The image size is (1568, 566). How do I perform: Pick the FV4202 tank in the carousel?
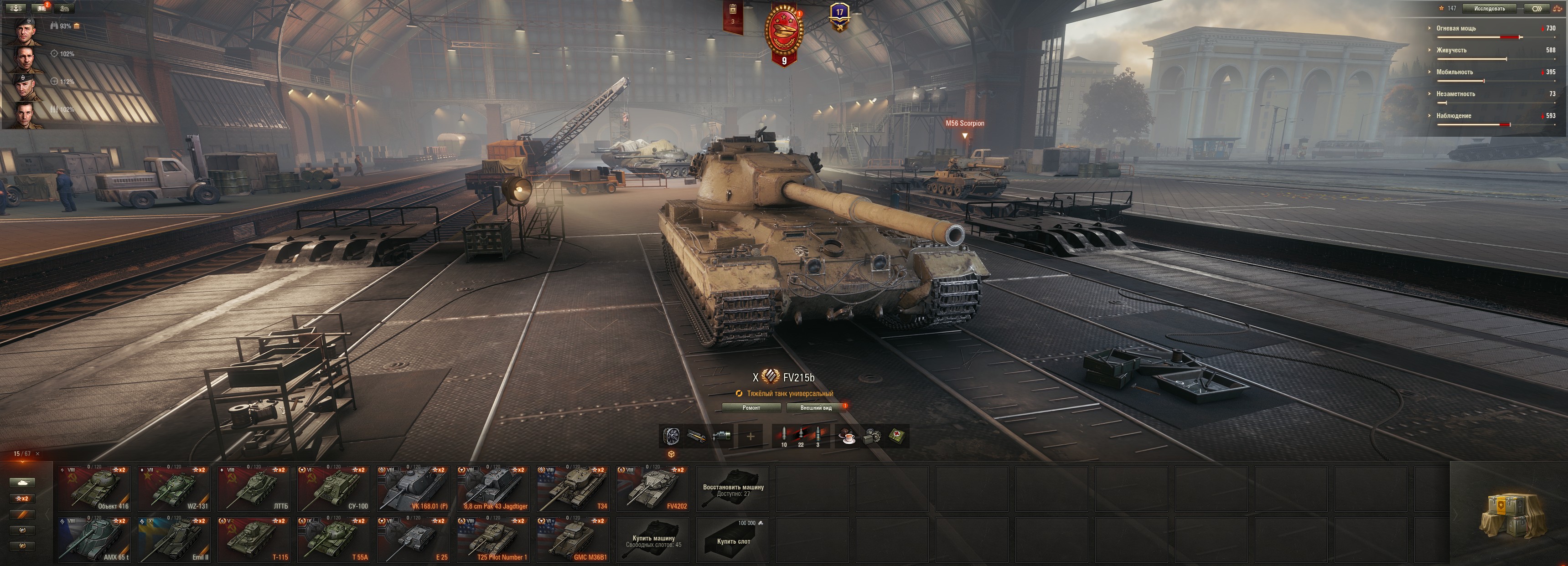(x=652, y=489)
